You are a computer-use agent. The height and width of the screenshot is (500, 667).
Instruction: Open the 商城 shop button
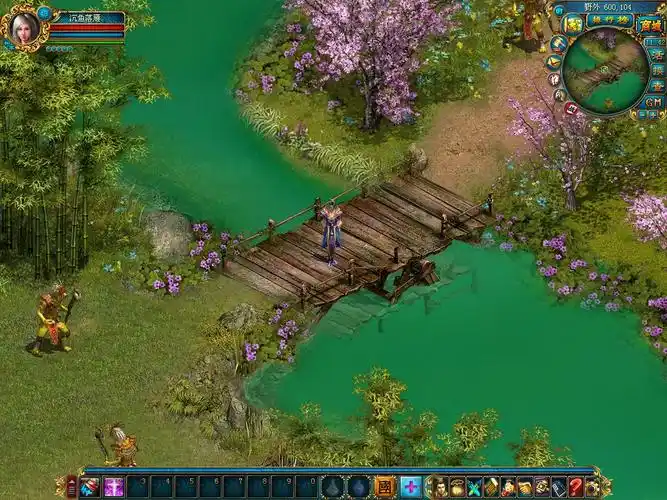[x=649, y=23]
